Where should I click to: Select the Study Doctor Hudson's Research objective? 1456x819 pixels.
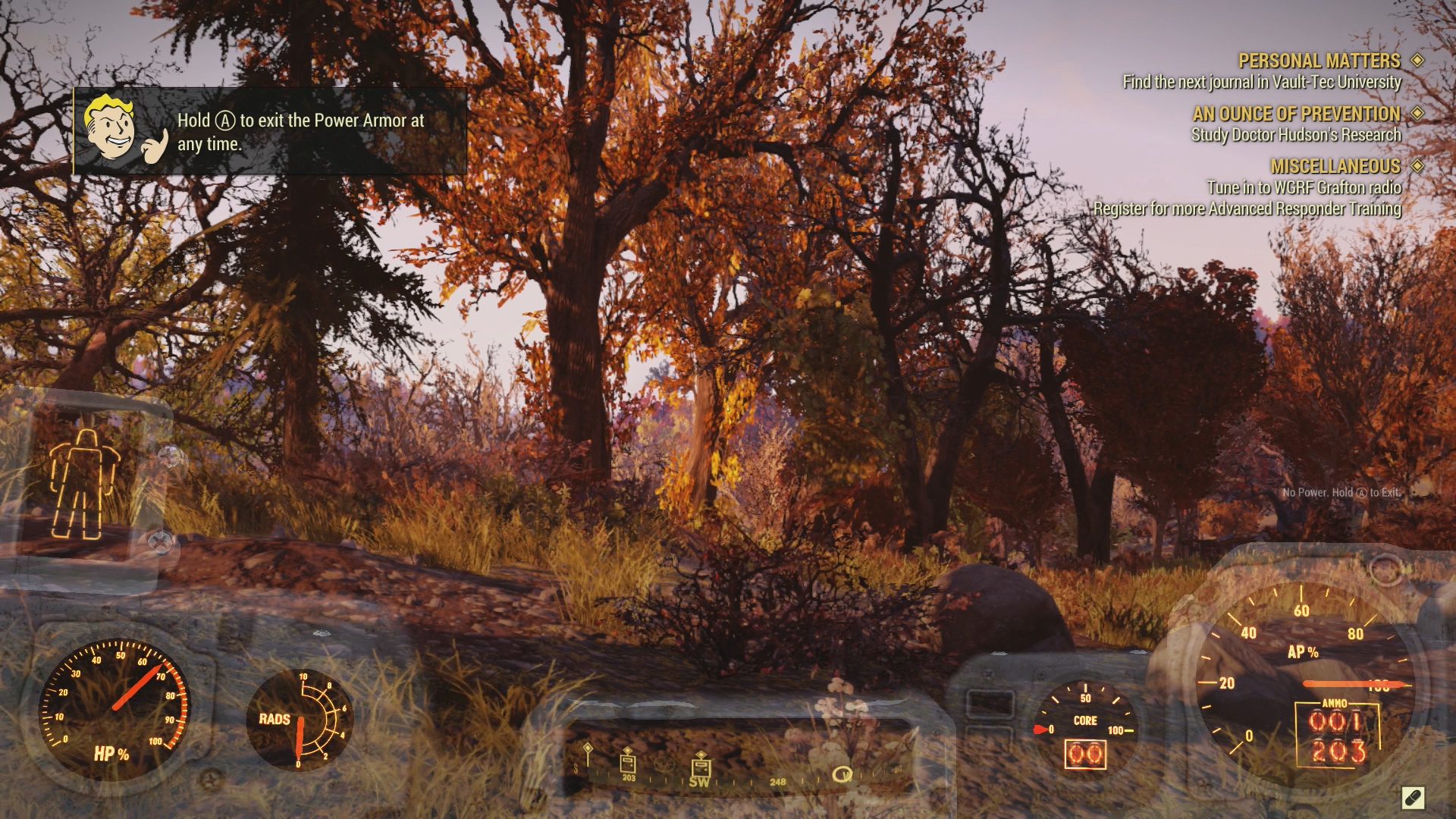[x=1296, y=136]
